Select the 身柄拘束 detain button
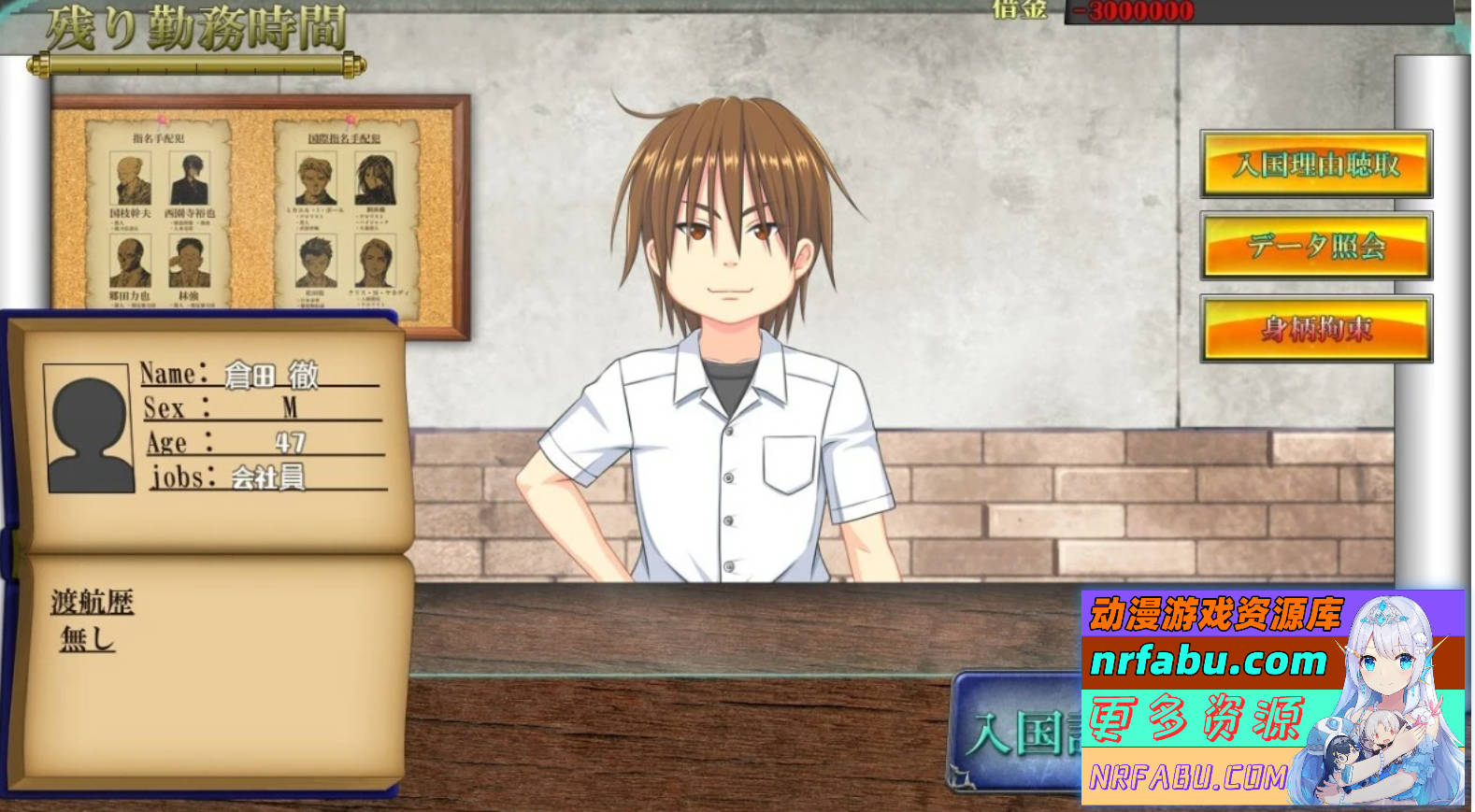Viewport: 1475px width, 812px height. [1315, 329]
